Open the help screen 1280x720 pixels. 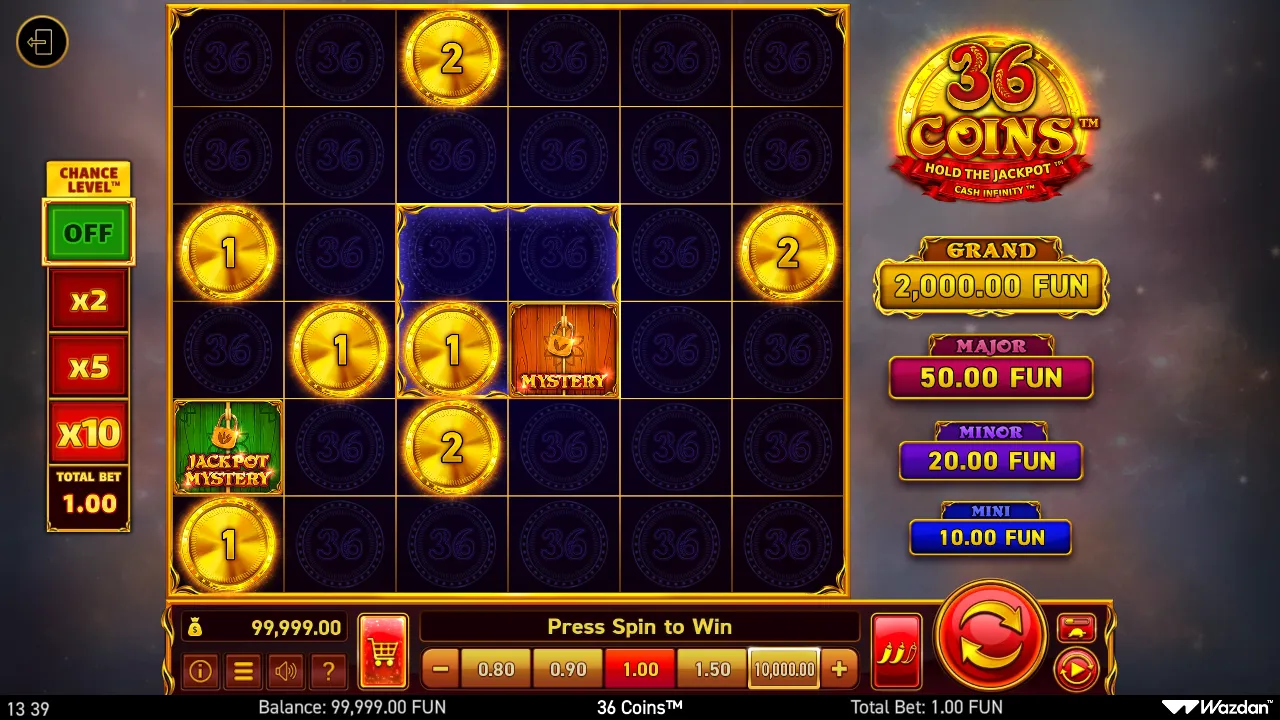[x=330, y=672]
